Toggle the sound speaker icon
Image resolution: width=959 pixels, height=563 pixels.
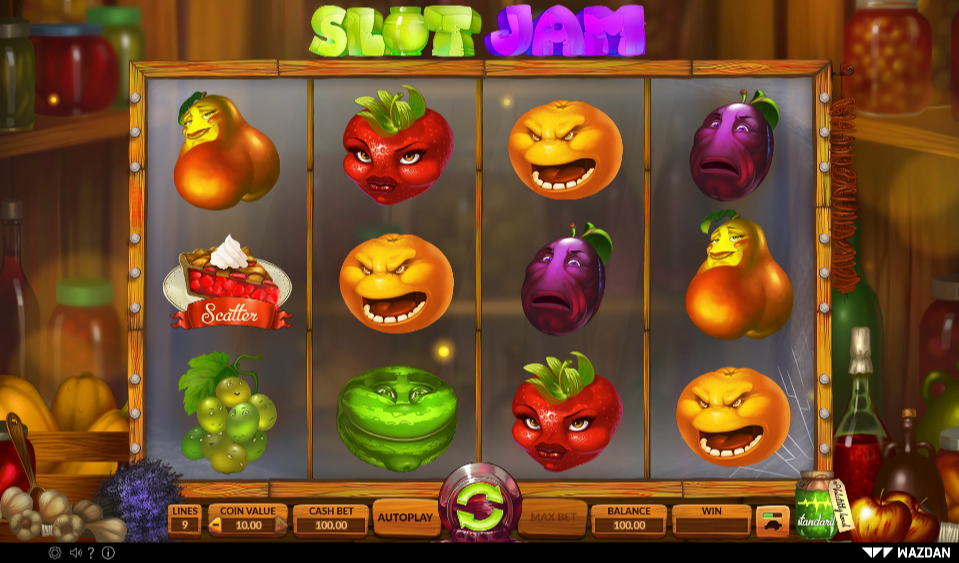(x=75, y=552)
